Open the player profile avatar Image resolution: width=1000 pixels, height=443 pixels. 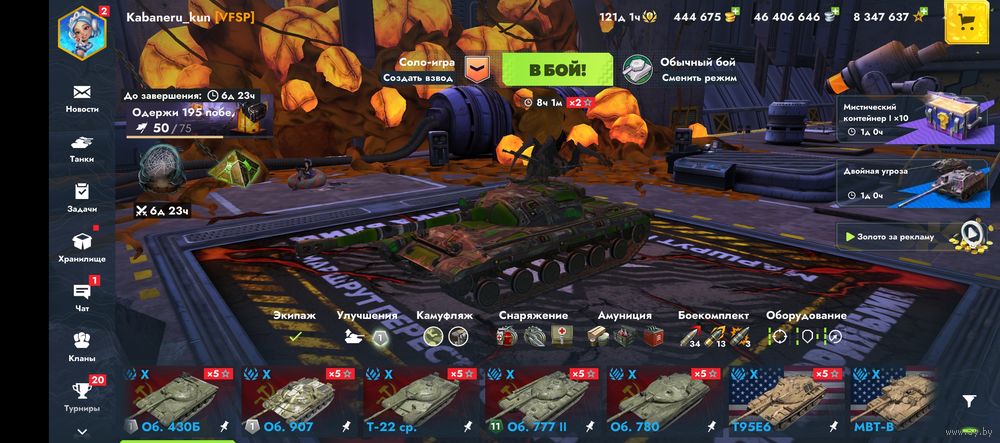(82, 31)
